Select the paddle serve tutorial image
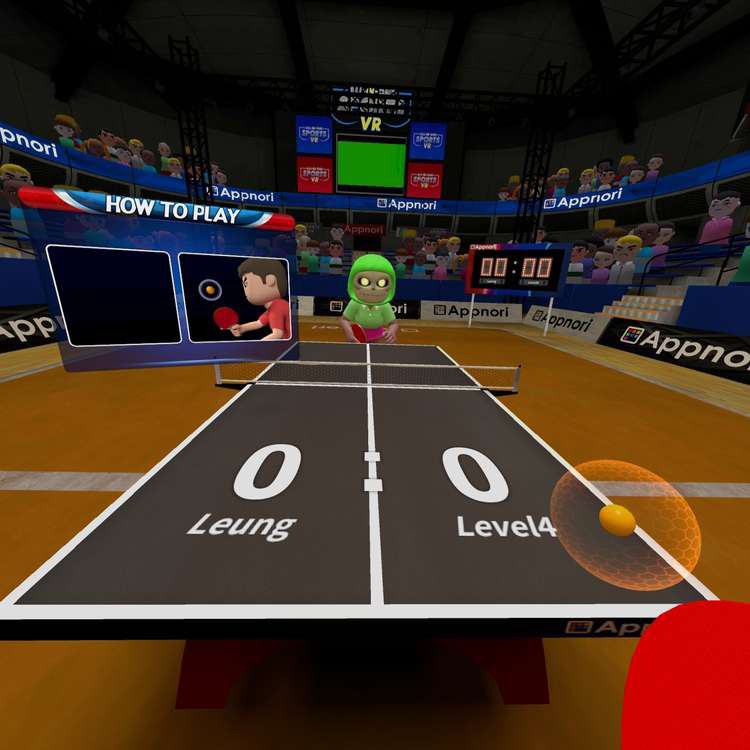 (236, 298)
